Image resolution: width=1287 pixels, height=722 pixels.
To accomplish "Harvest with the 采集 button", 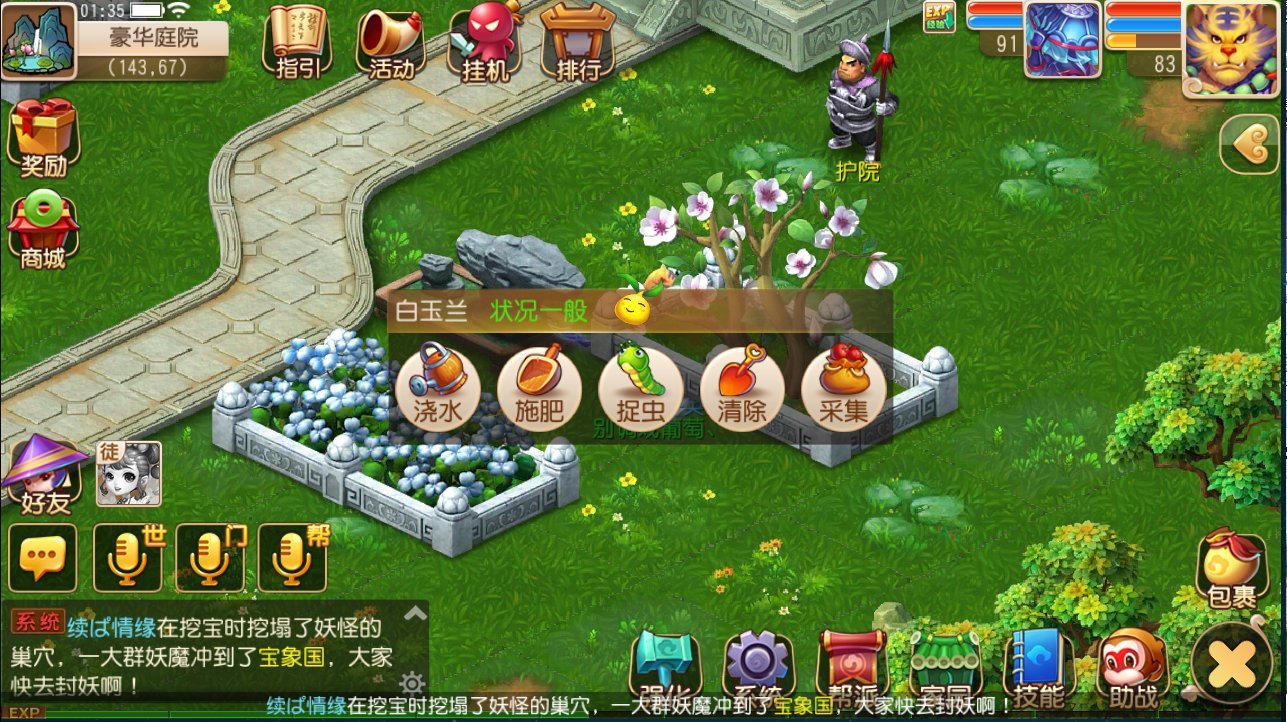I will [x=843, y=389].
